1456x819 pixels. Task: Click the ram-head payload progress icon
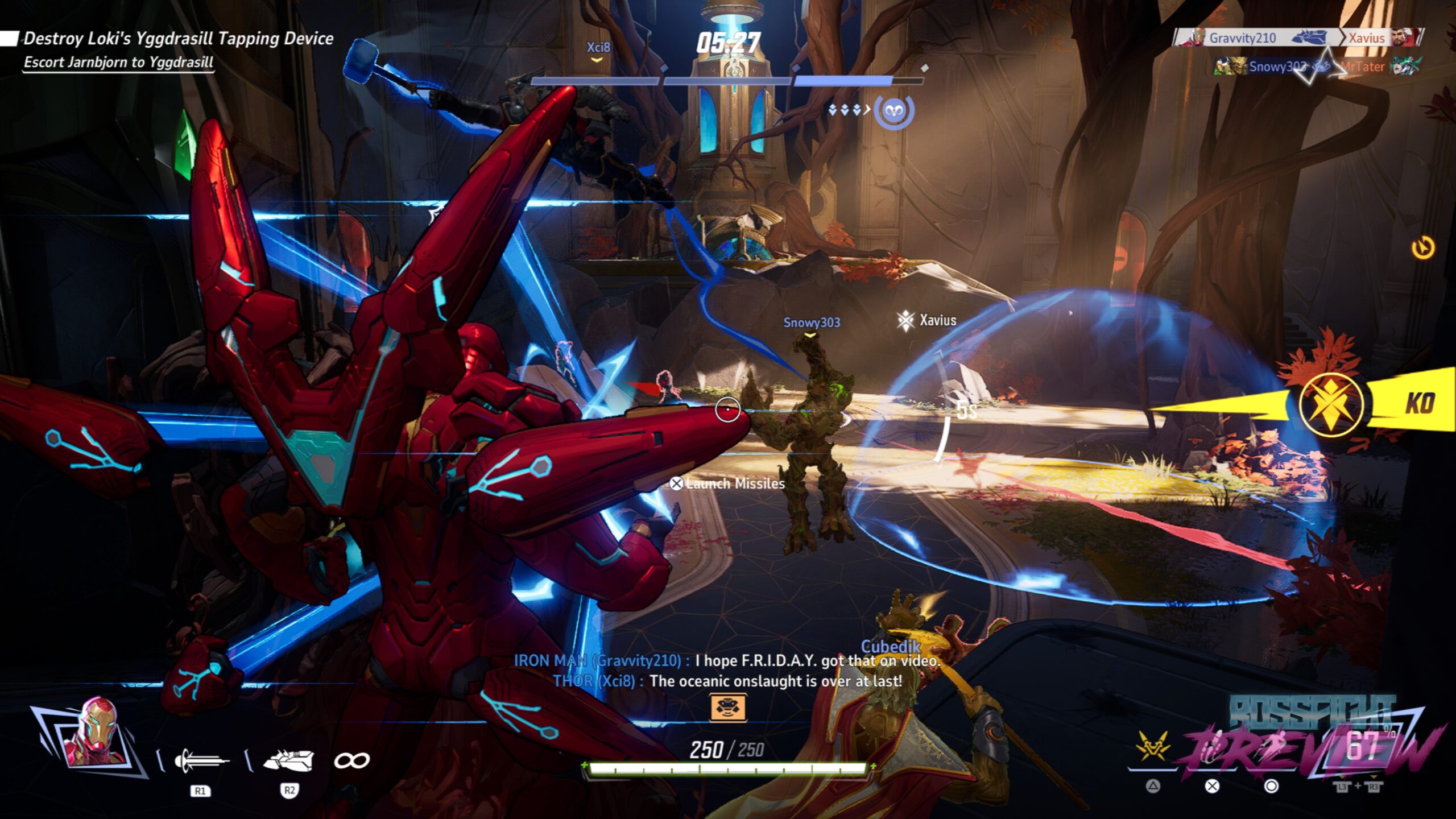pyautogui.click(x=894, y=110)
